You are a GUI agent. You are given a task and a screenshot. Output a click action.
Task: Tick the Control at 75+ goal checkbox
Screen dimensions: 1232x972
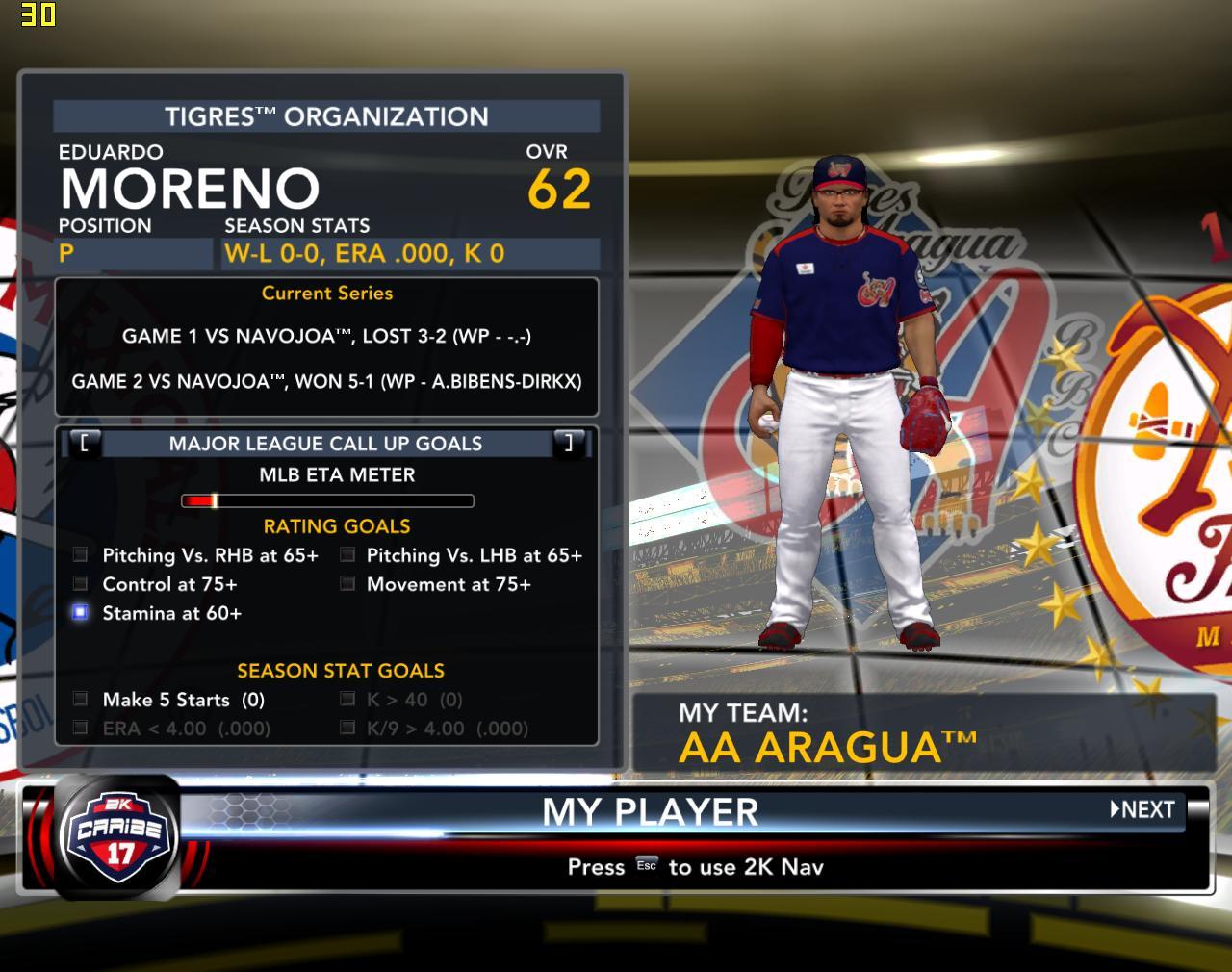coord(81,584)
